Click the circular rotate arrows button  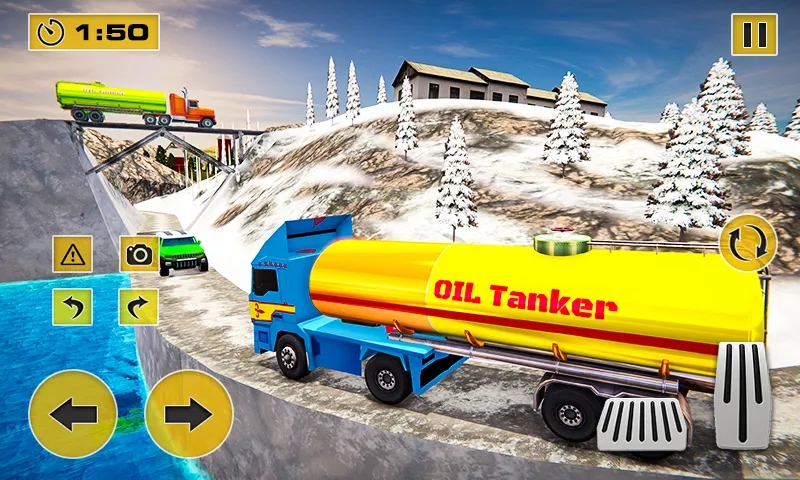pyautogui.click(x=748, y=243)
